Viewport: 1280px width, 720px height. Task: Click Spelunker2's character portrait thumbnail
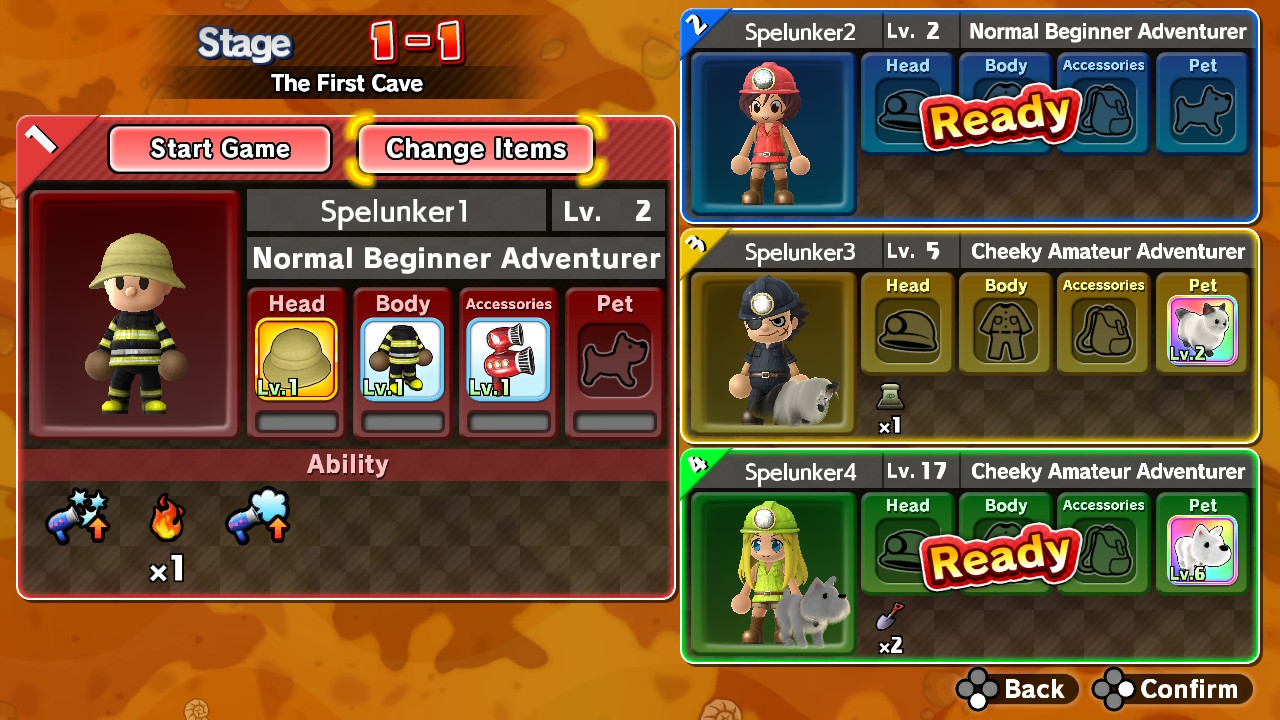[x=770, y=133]
